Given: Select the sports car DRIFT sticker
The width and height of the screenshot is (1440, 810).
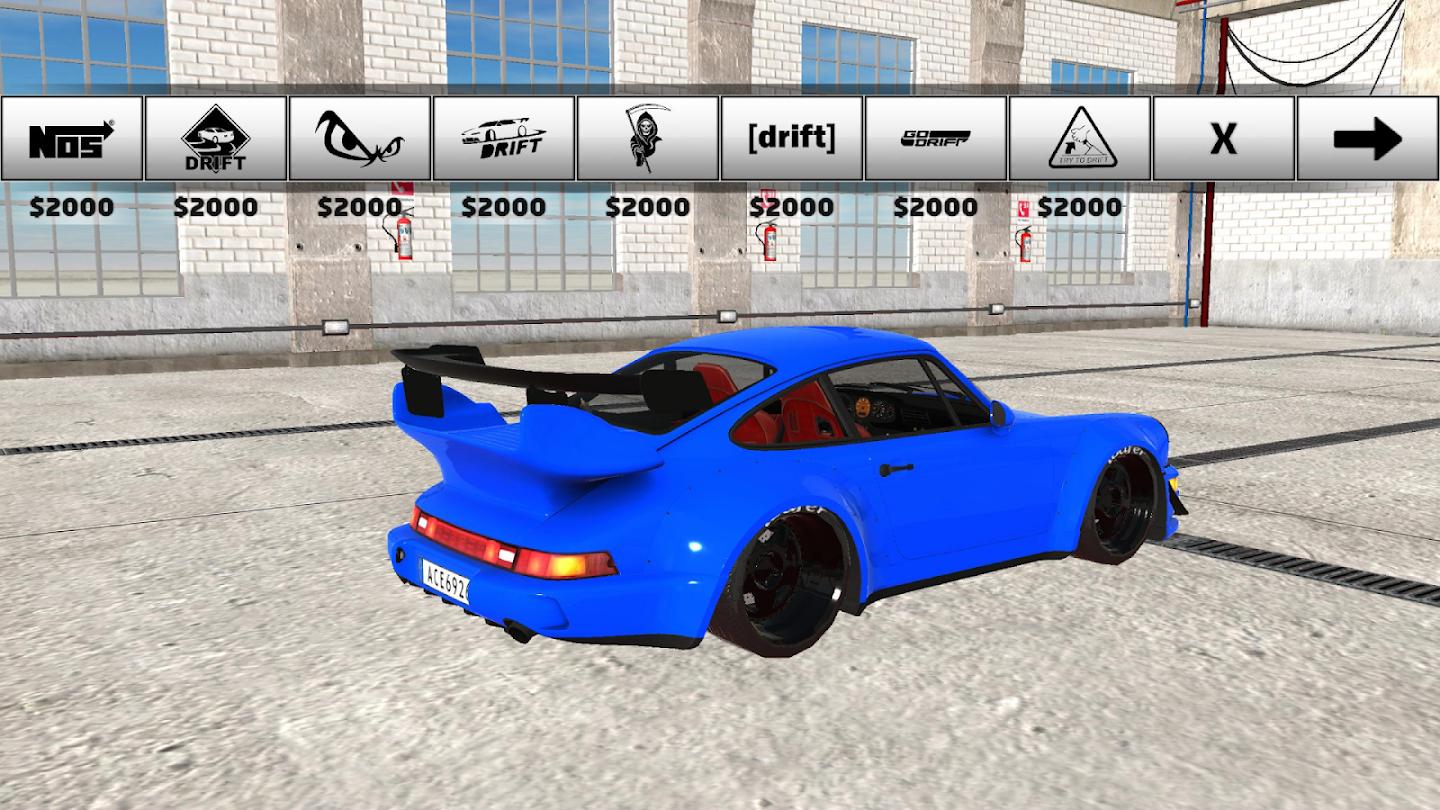Looking at the screenshot, I should (x=504, y=138).
